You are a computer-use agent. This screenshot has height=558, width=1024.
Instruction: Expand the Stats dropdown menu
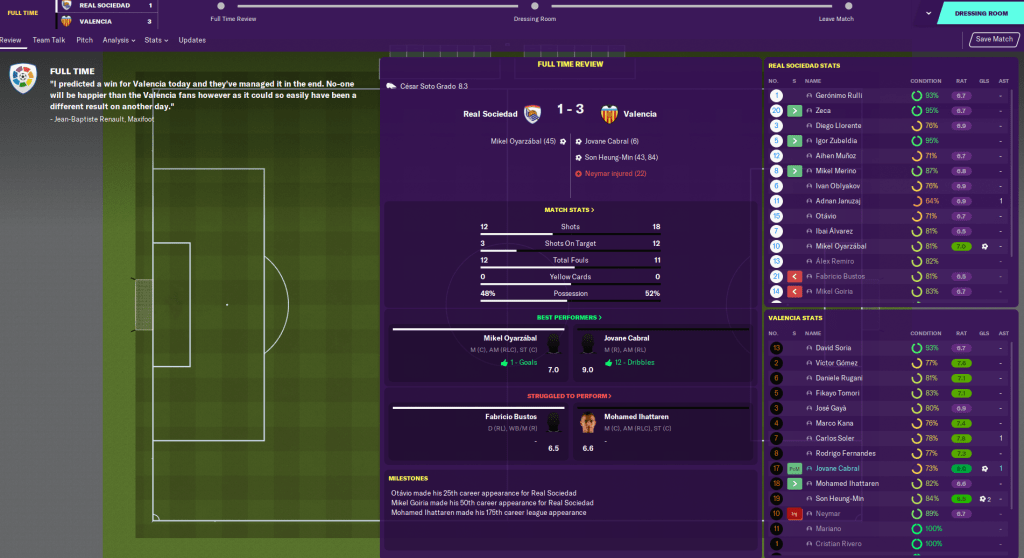[155, 40]
